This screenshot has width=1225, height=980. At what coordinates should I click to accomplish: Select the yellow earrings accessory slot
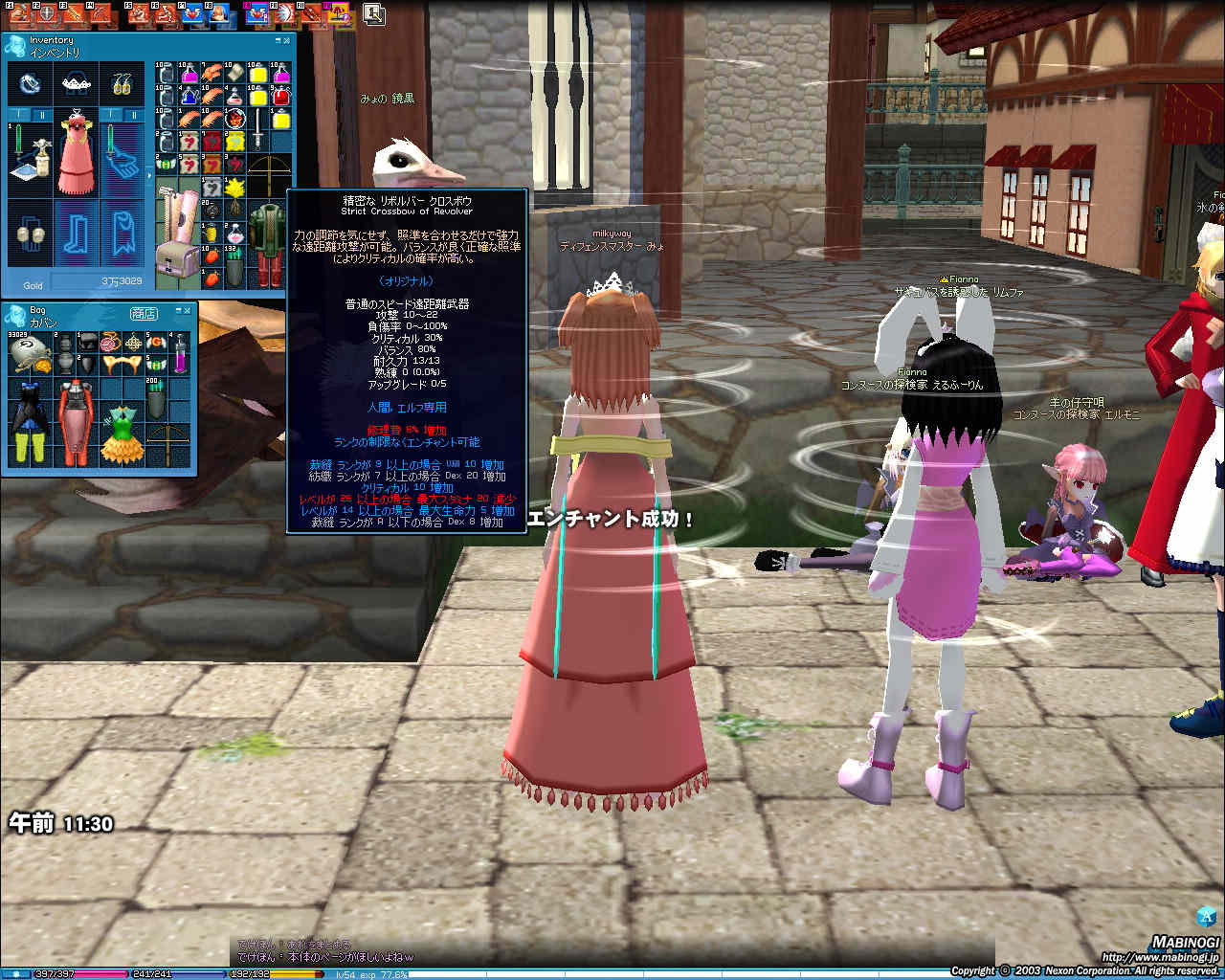click(123, 85)
